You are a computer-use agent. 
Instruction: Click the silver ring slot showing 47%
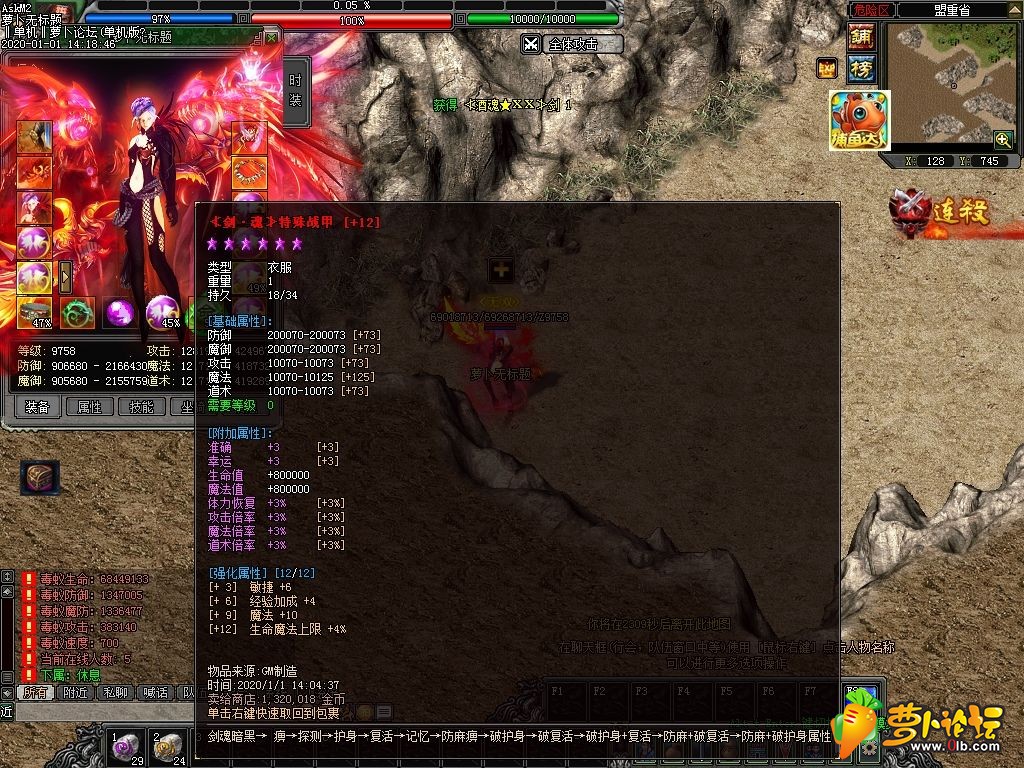34,312
